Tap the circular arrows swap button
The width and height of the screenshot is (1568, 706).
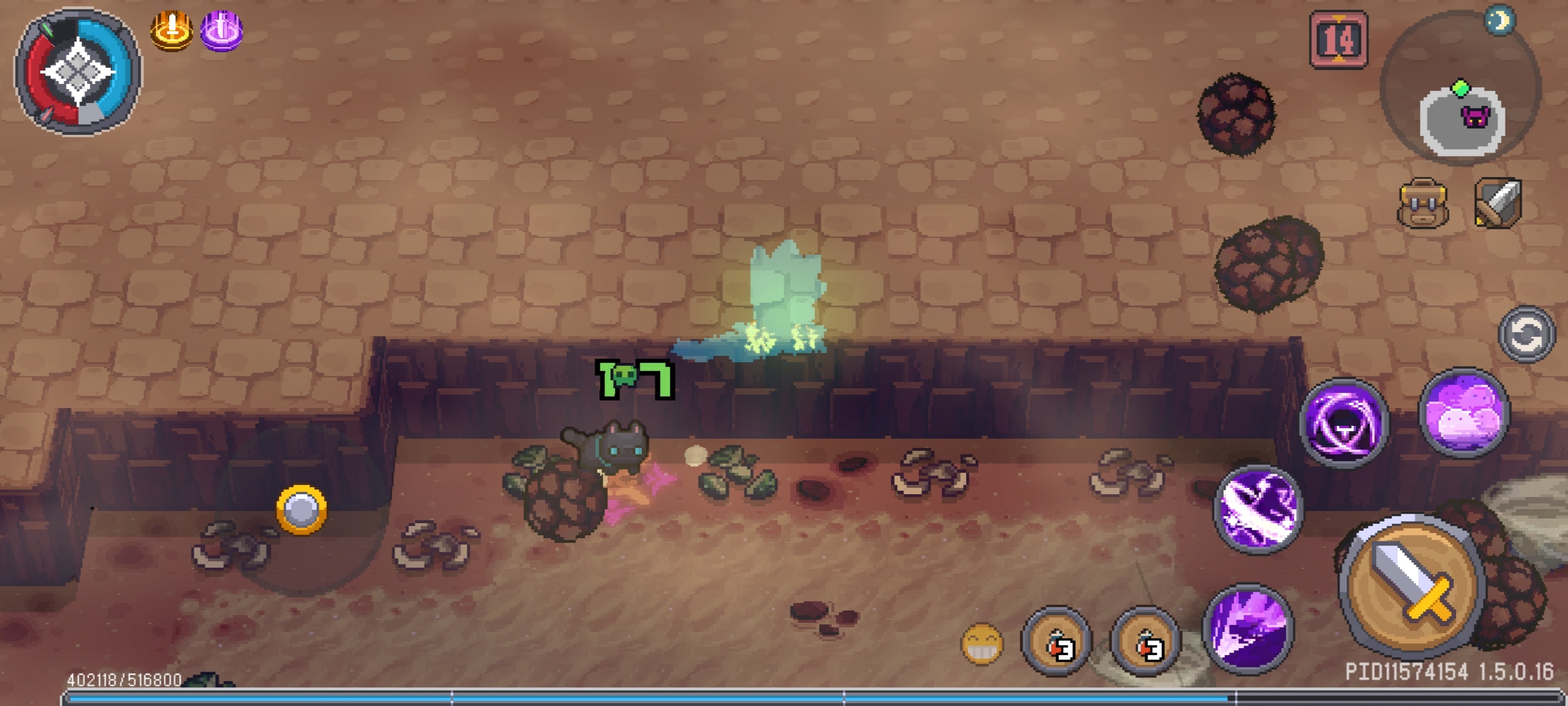click(1526, 334)
